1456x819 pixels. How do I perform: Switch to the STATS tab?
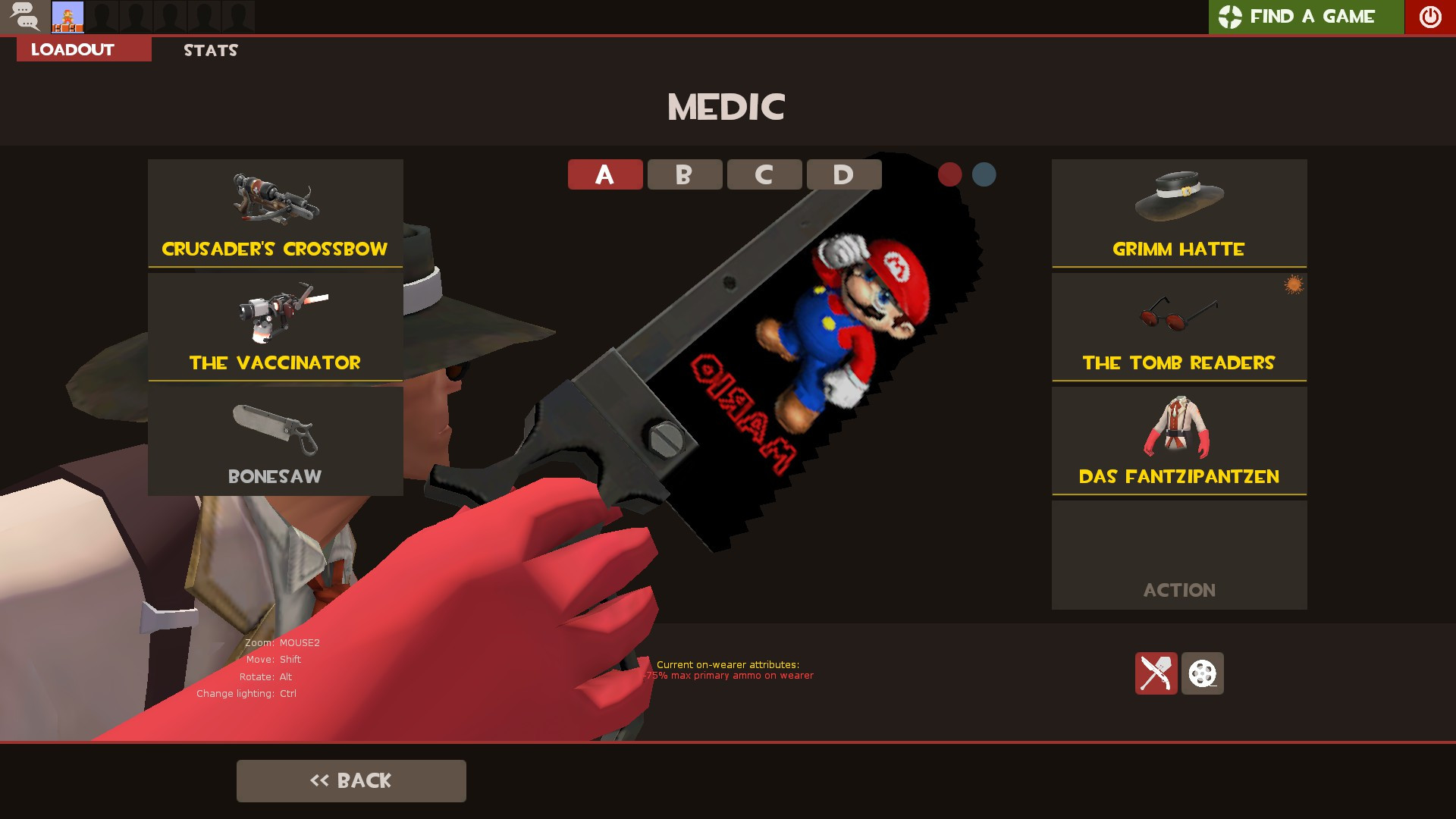coord(209,50)
